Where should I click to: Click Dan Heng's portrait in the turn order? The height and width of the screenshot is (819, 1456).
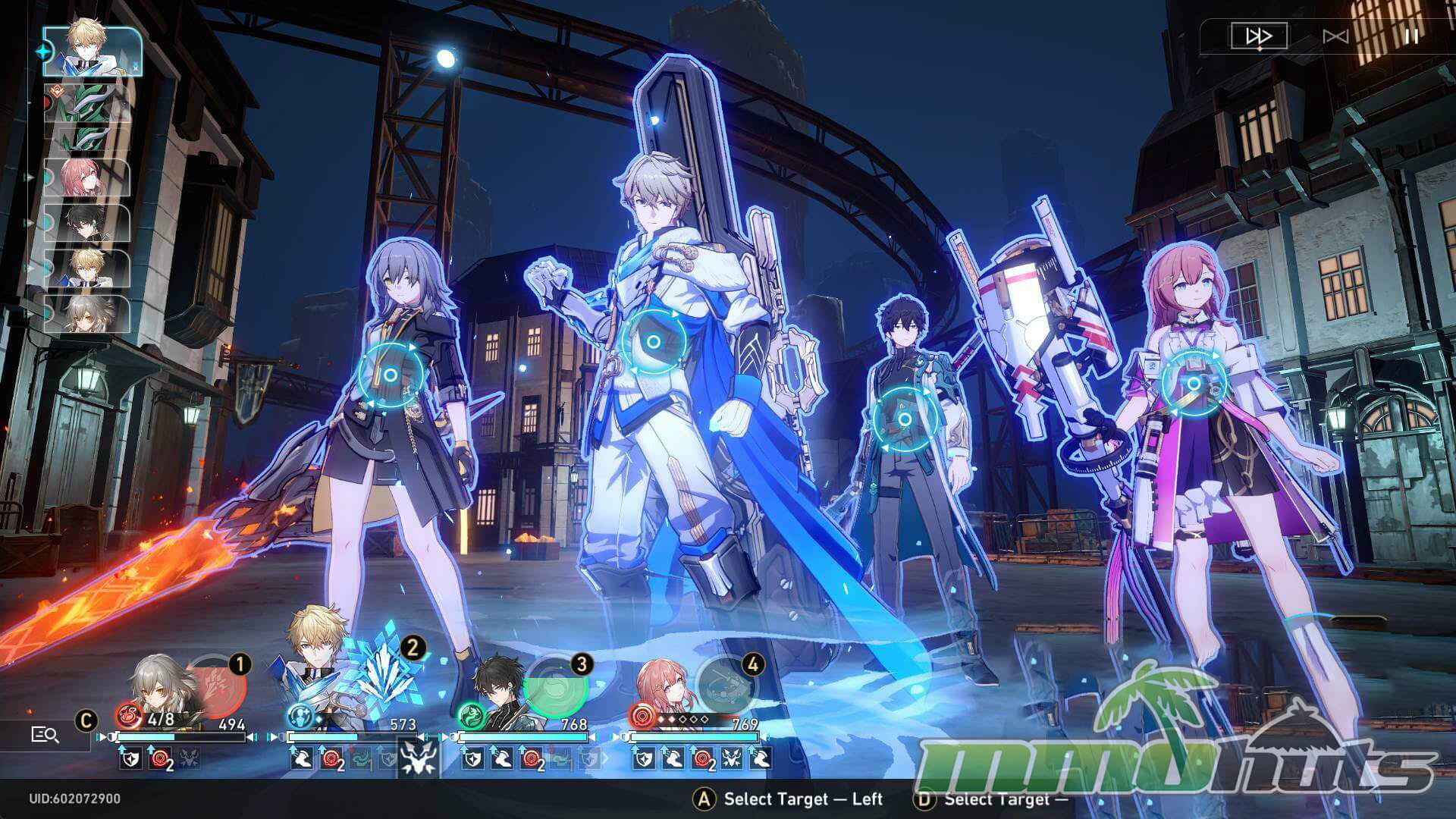coord(86,222)
